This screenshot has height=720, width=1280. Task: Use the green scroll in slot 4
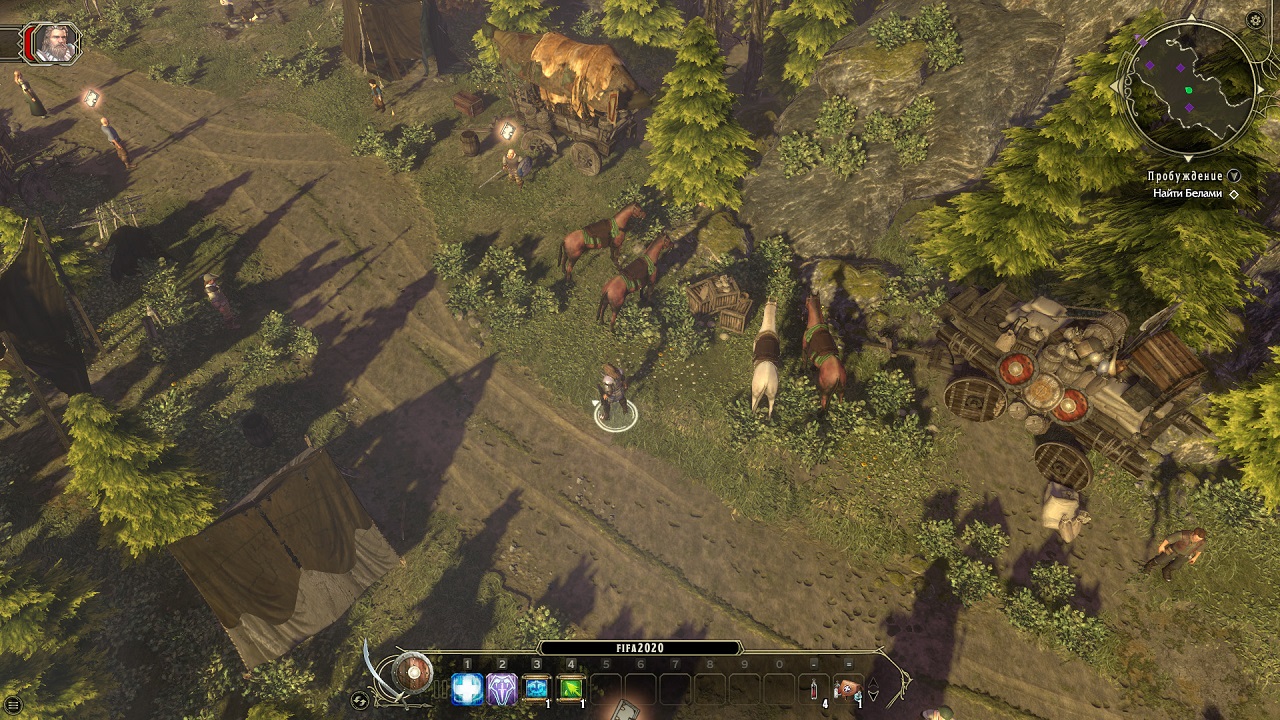571,688
